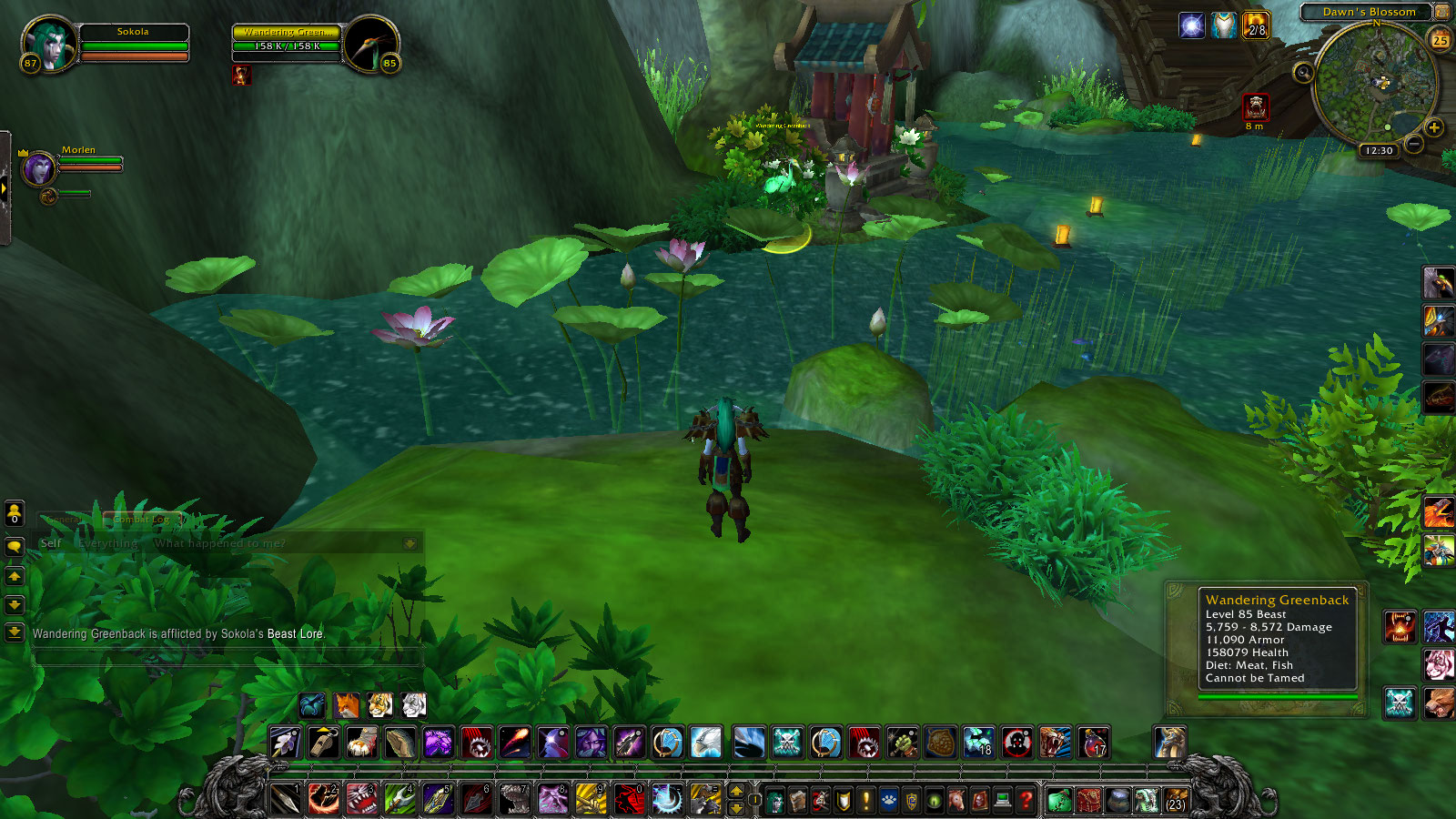This screenshot has width=1456, height=819.
Task: Open the social friends button showing 0
Action: point(15,514)
